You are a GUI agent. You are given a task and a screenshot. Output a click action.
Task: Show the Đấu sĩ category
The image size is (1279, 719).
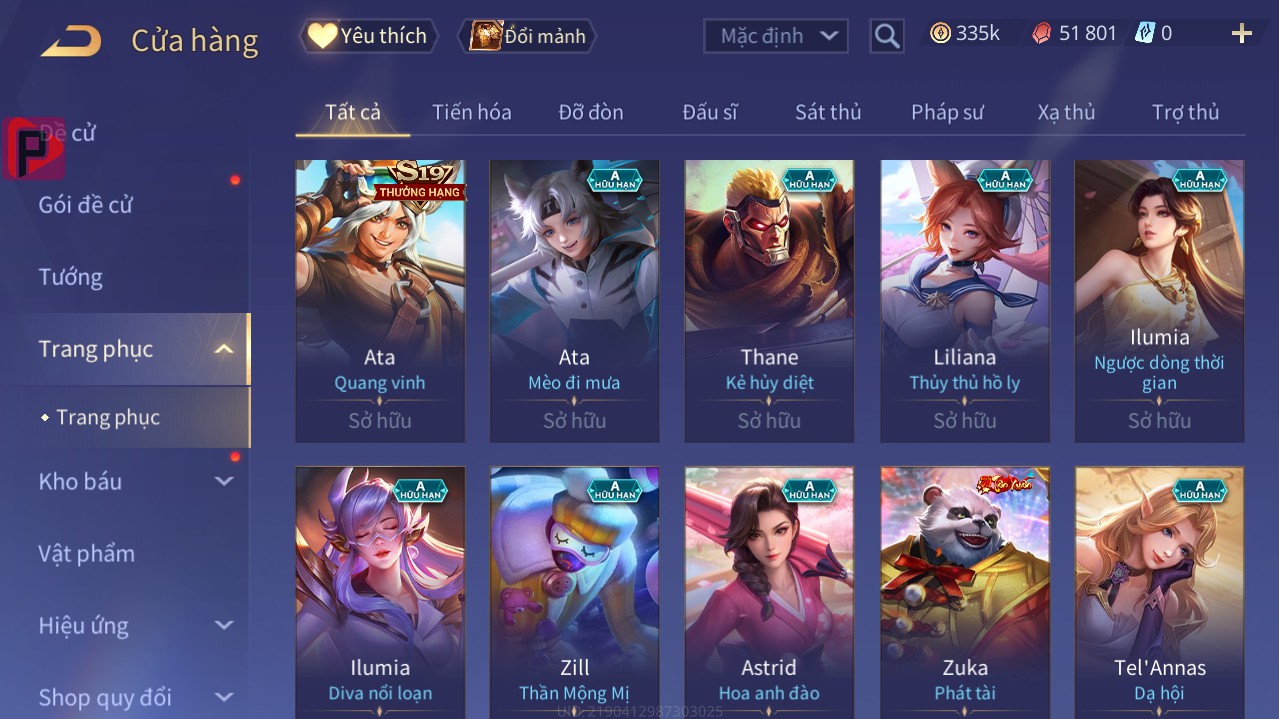tap(709, 112)
